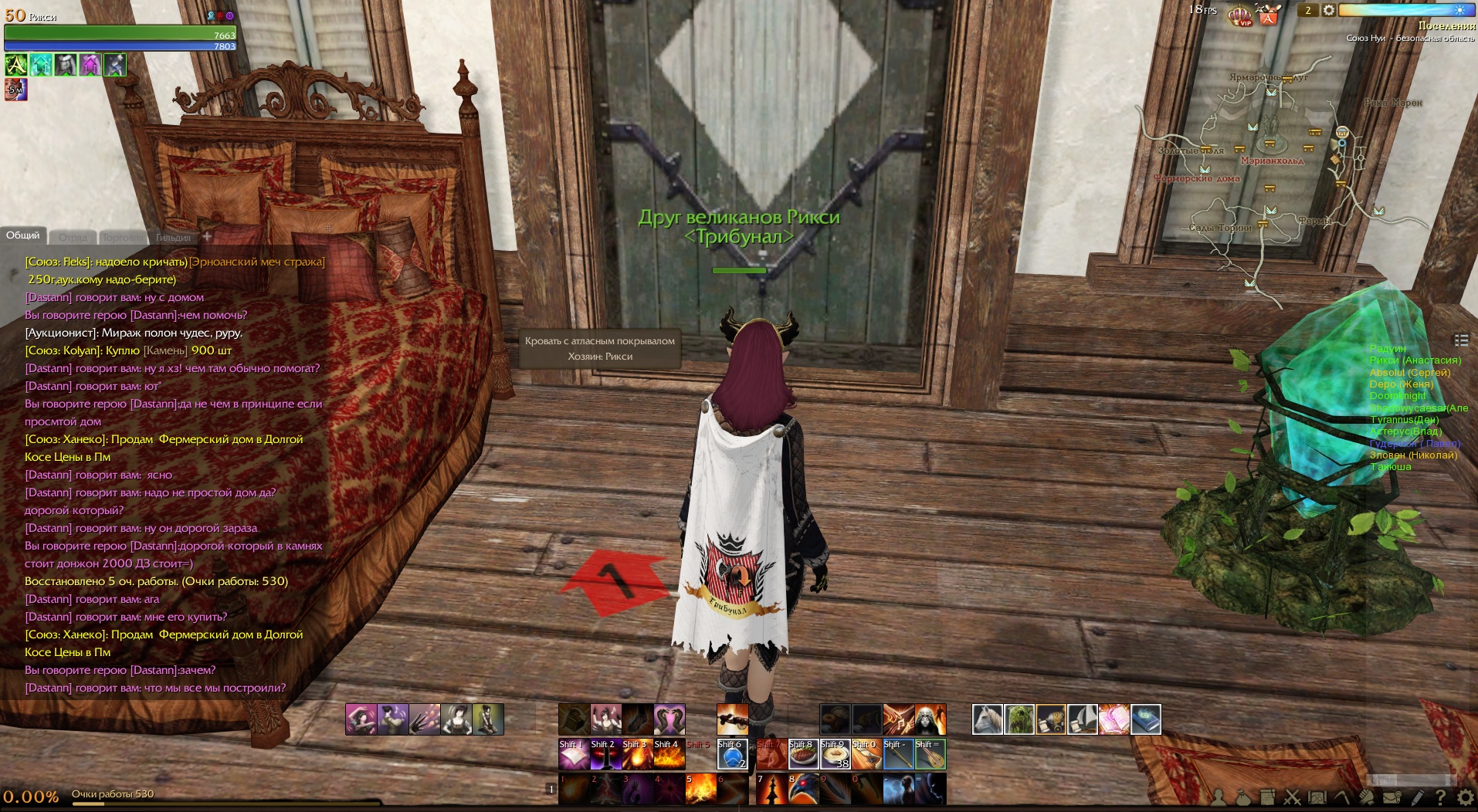Screen dimensions: 1478x812
Task: Open the help question mark menu
Action: pyautogui.click(x=1440, y=797)
